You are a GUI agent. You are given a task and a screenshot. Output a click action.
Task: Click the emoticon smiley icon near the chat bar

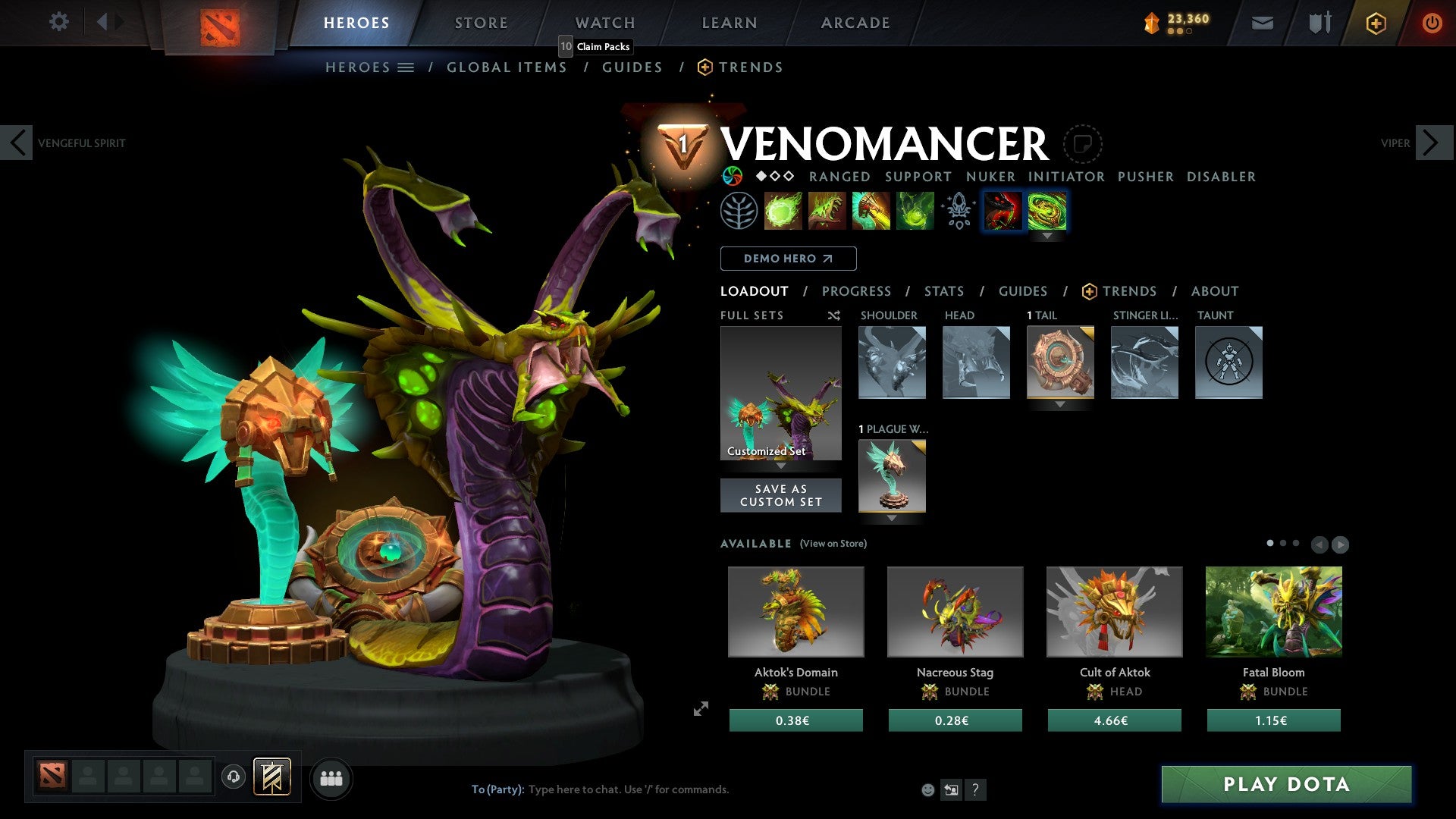(x=927, y=789)
